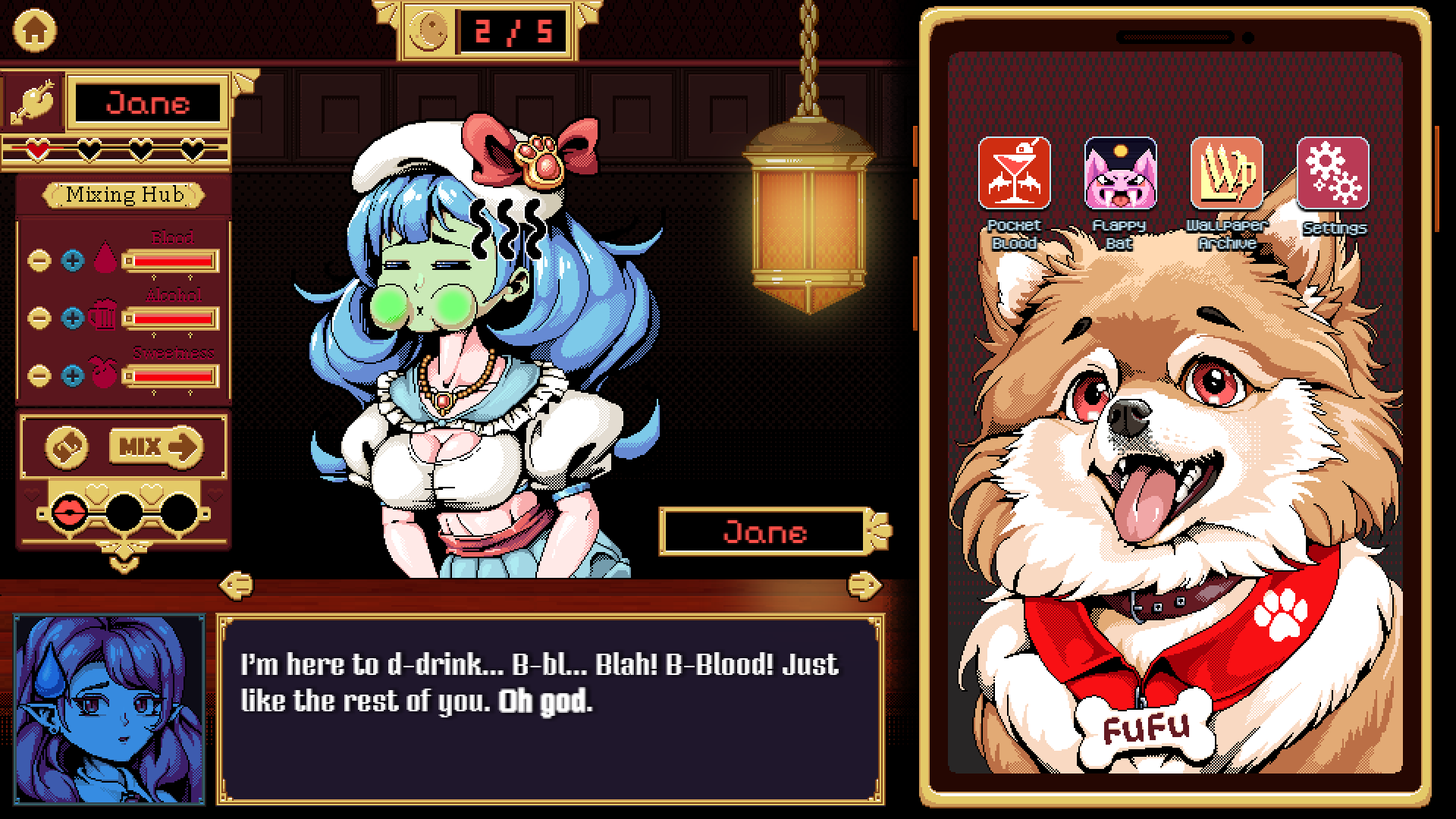Click the Mixing Hub header

click(124, 195)
